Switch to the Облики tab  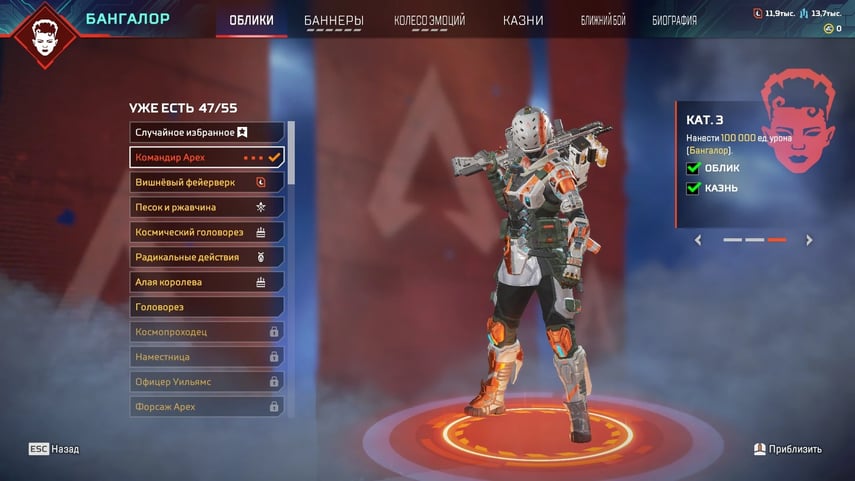click(251, 20)
